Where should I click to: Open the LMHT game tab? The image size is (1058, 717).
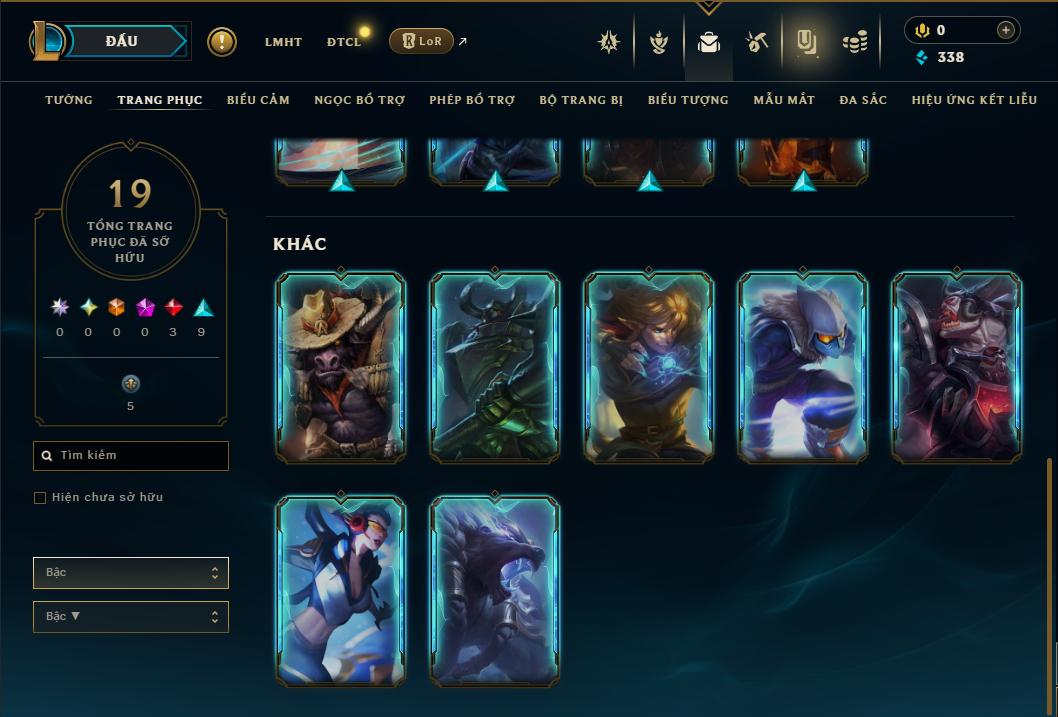283,42
